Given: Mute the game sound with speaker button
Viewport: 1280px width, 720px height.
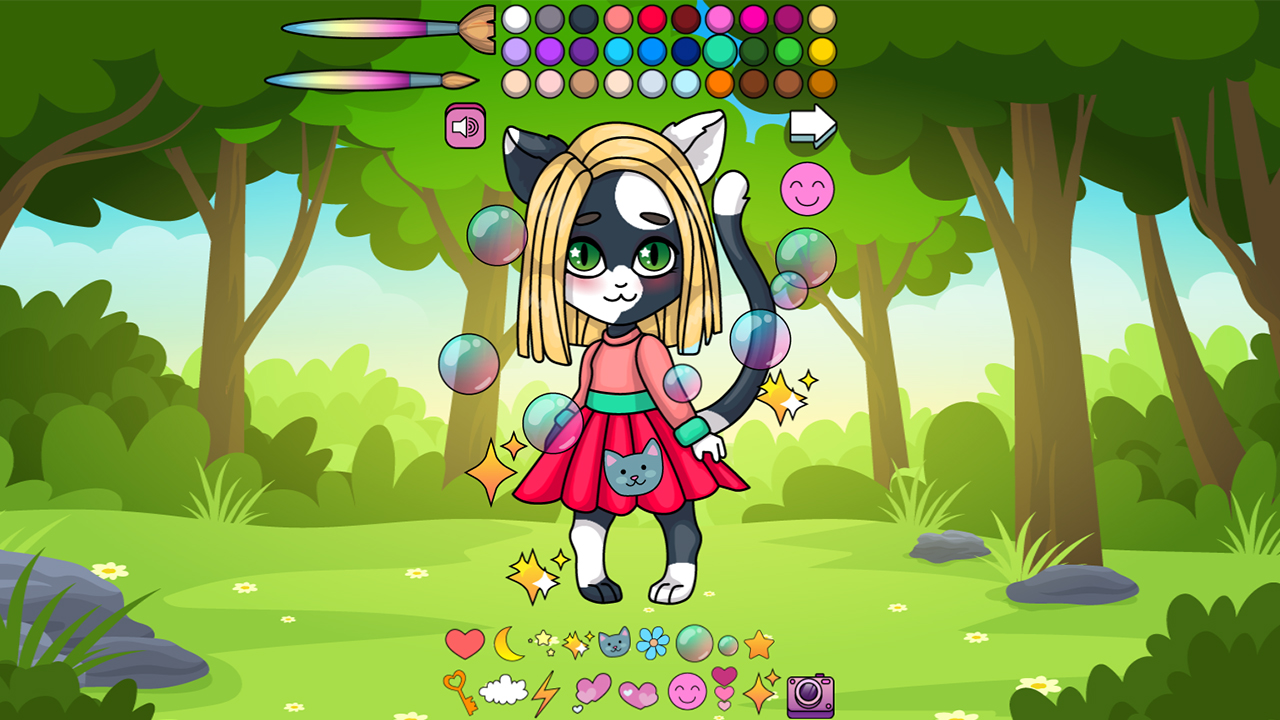Looking at the screenshot, I should (463, 124).
